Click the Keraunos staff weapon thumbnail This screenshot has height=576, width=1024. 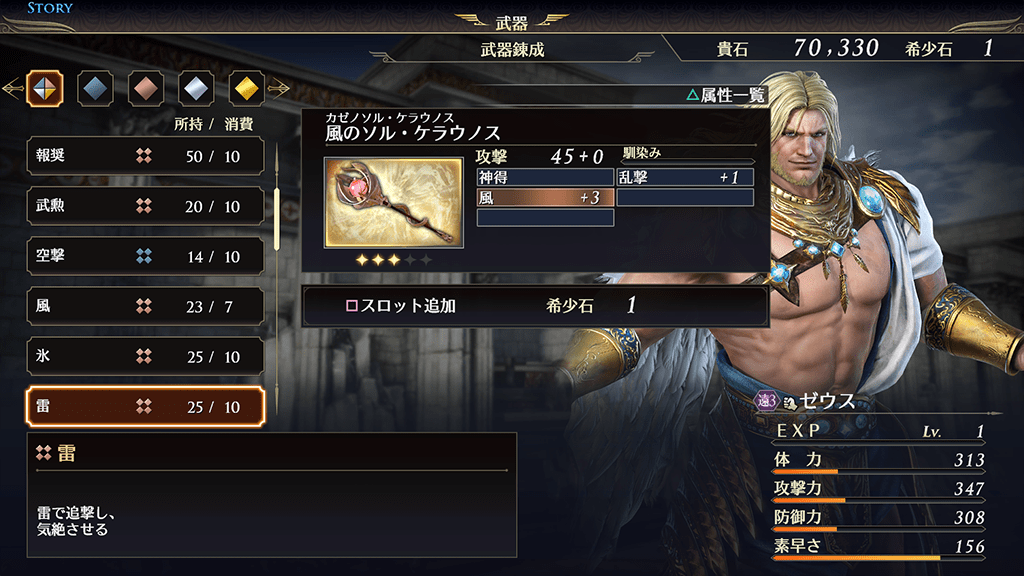coord(393,202)
